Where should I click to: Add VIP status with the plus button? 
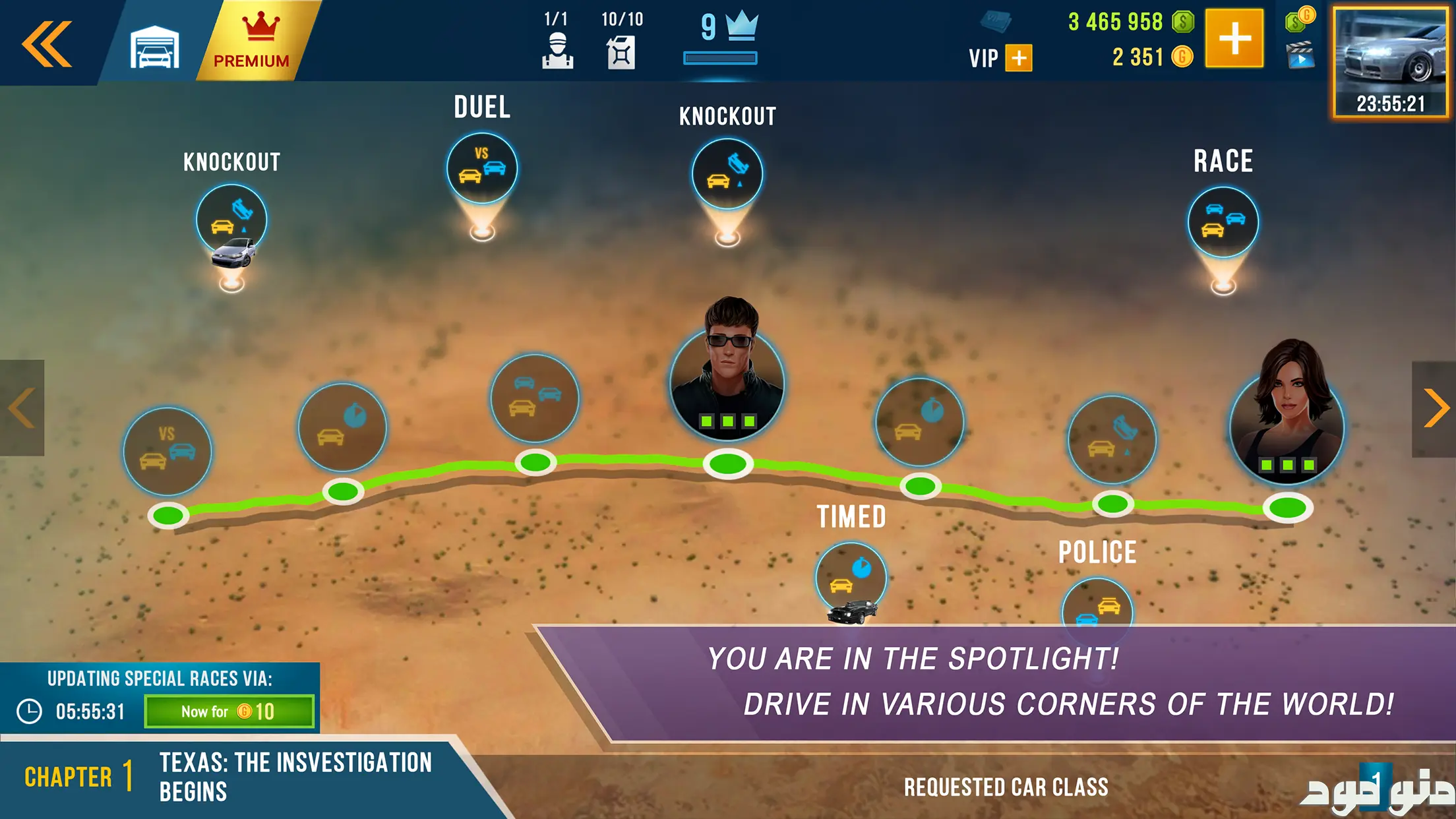[x=1019, y=58]
